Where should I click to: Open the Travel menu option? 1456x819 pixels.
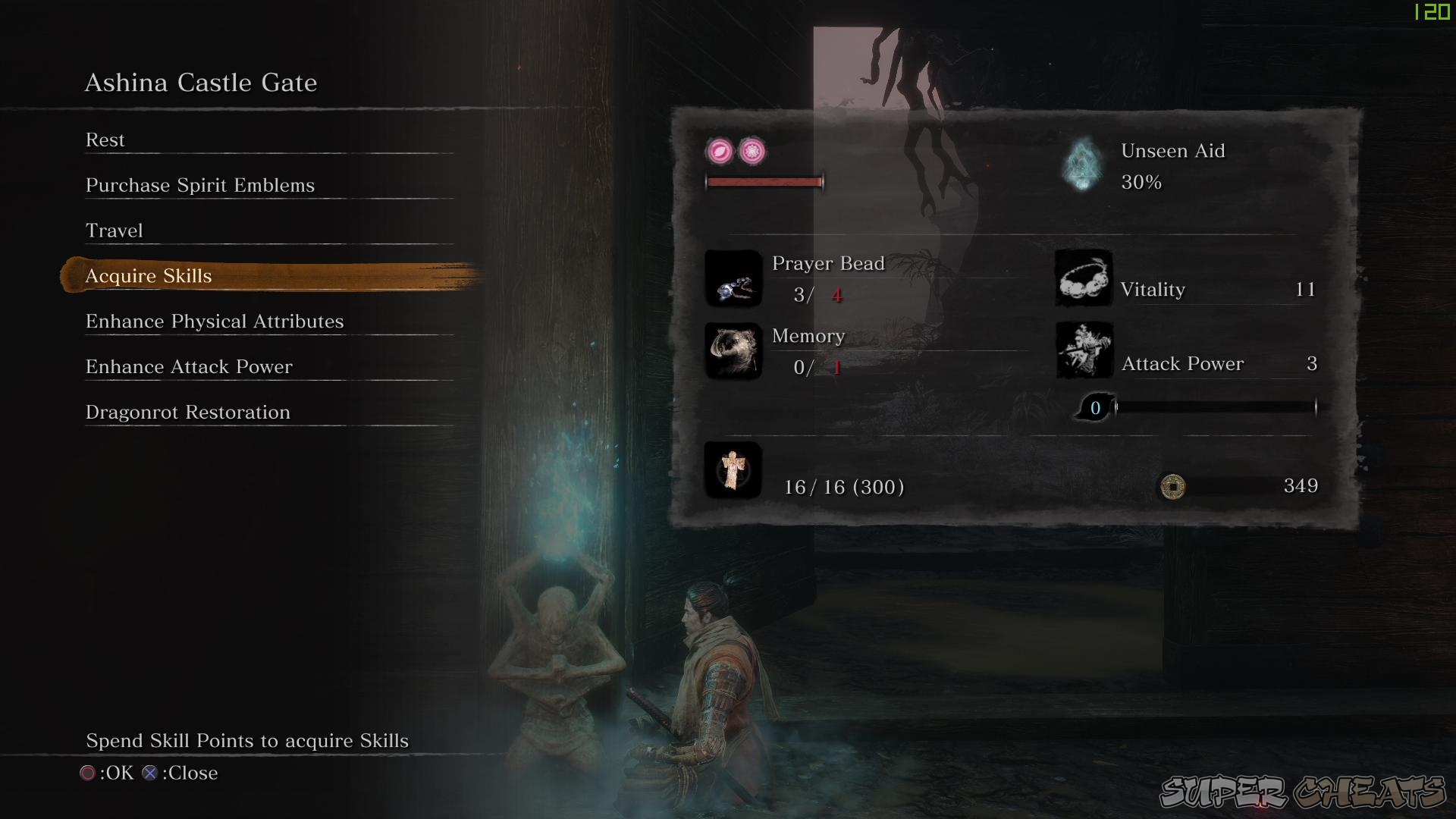[115, 231]
